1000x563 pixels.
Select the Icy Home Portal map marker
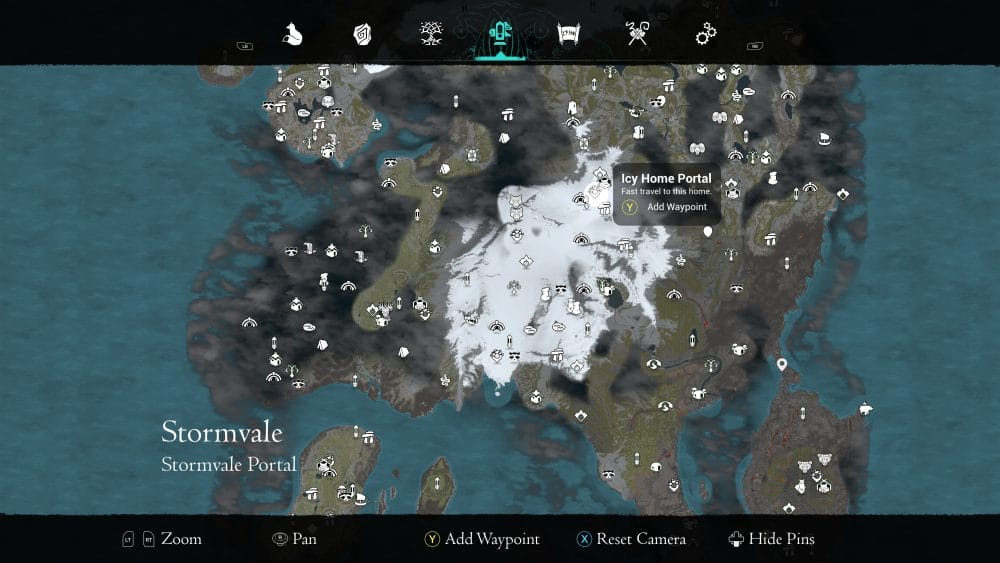coord(599,188)
